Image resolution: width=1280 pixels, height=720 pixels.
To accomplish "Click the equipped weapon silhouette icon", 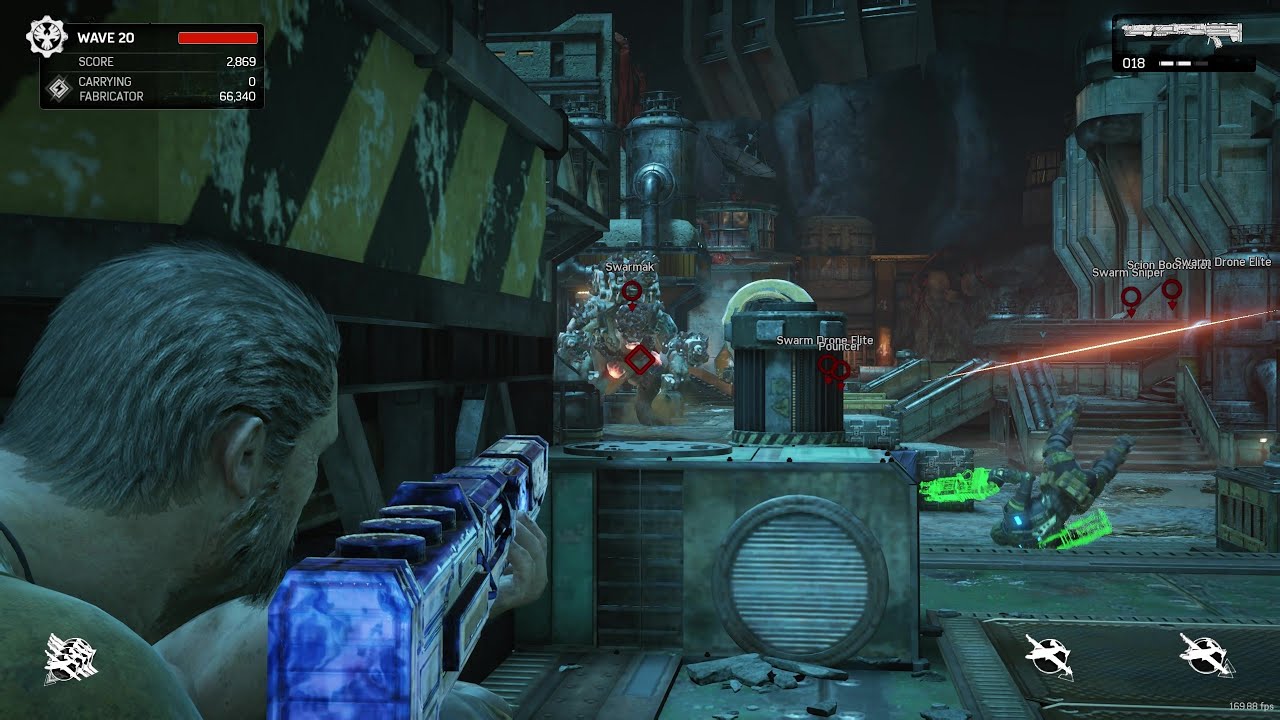I will point(1182,33).
